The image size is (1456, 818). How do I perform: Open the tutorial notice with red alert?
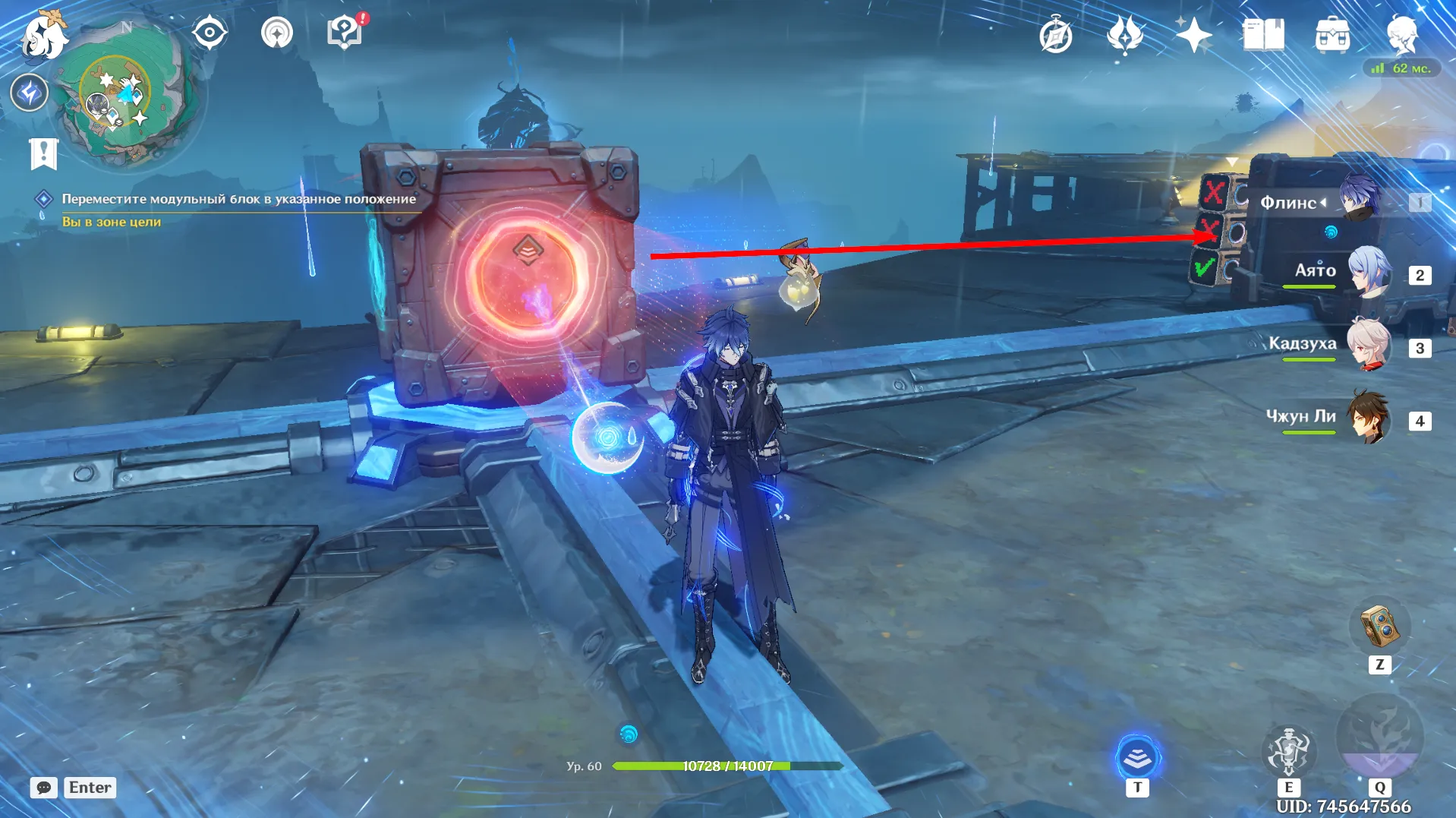[x=345, y=33]
